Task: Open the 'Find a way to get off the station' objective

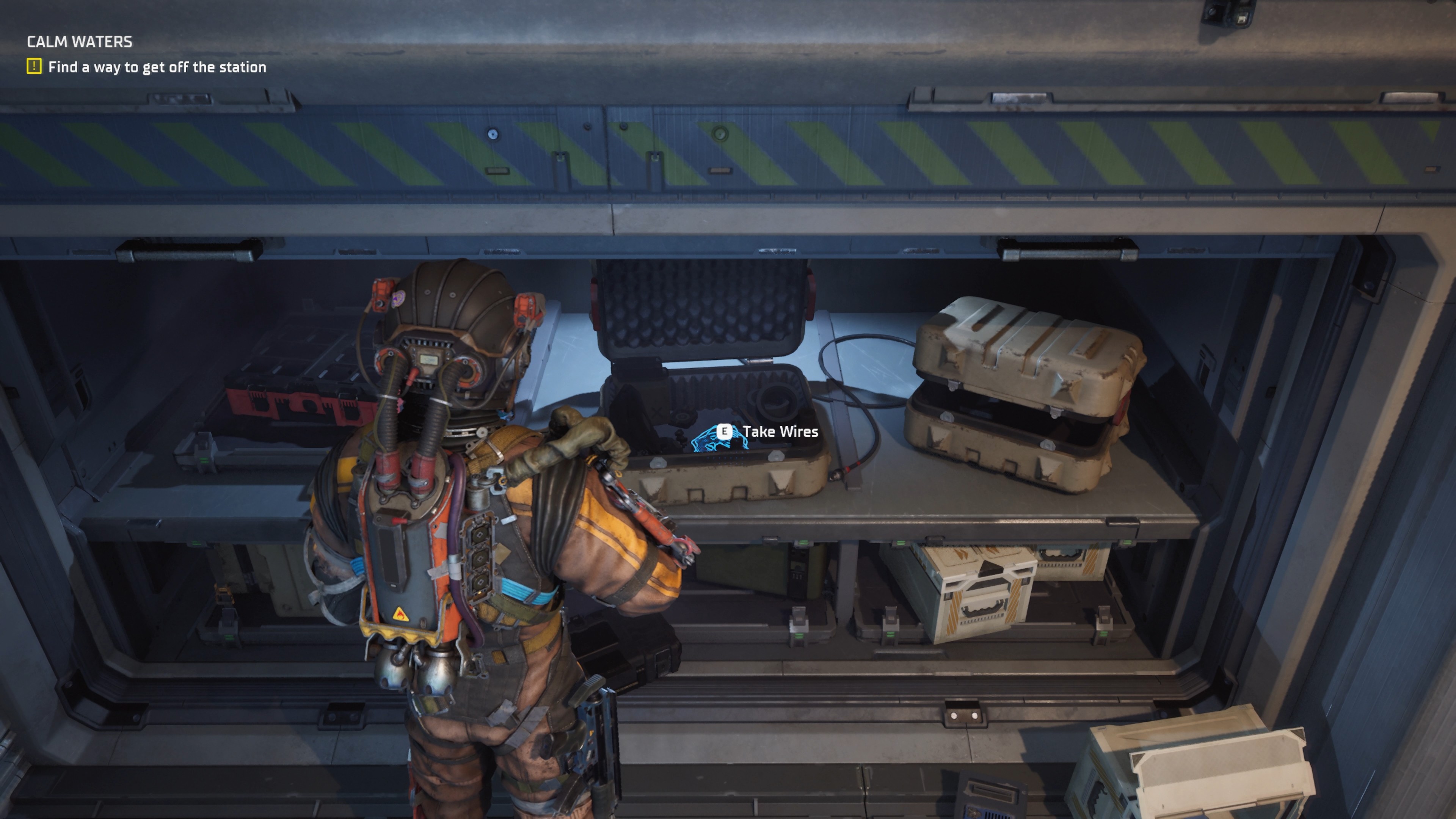Action: click(x=157, y=67)
